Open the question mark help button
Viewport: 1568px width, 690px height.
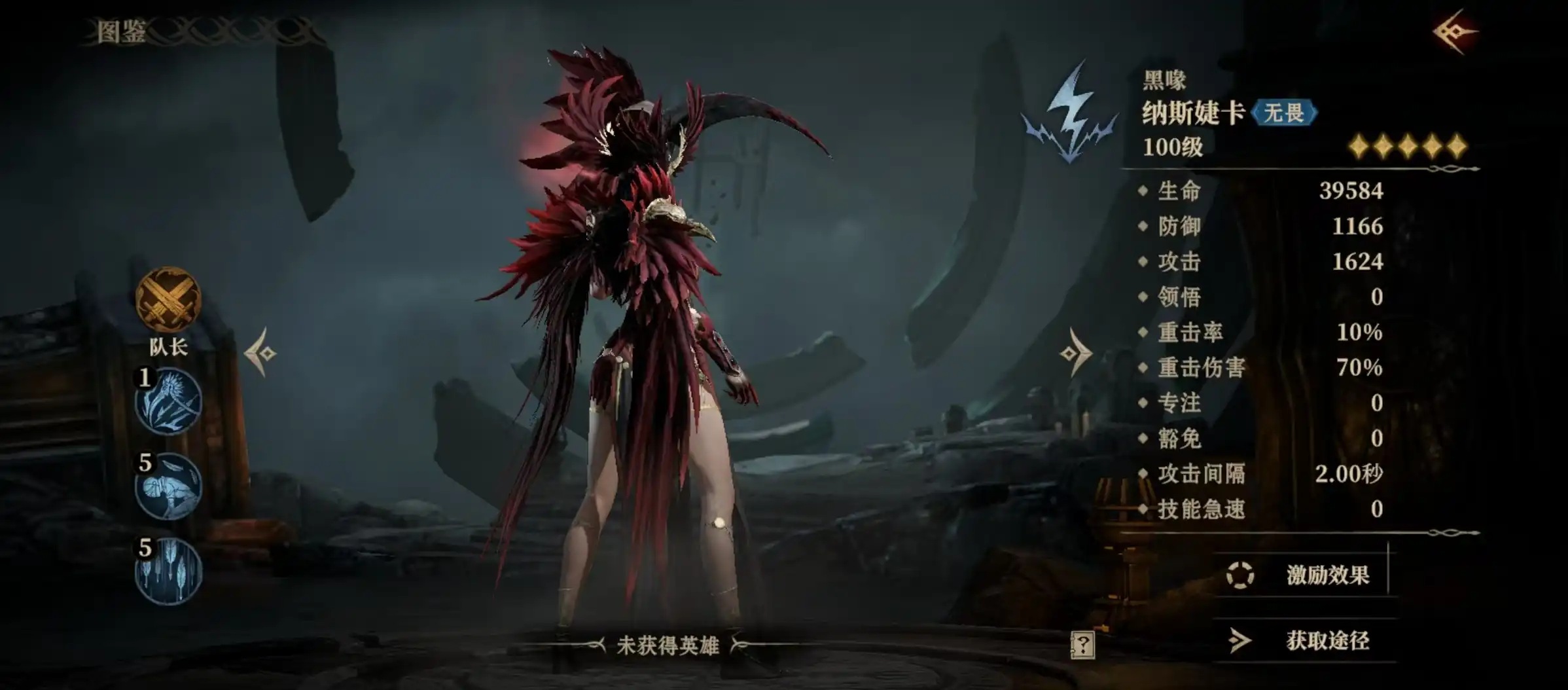click(x=1082, y=645)
